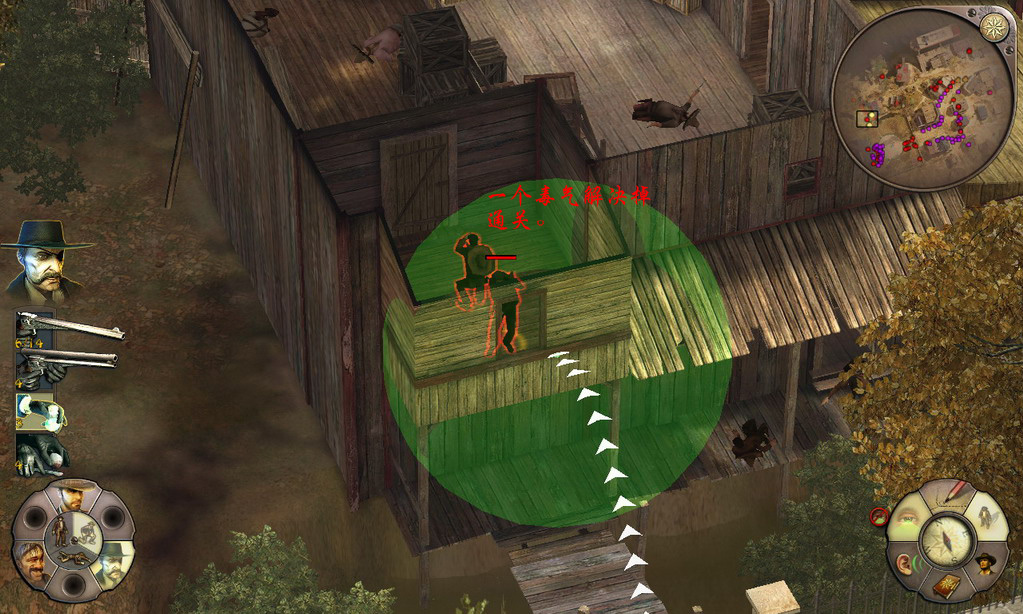
Task: Select the standing figure with shadow icon
Action: point(988,517)
